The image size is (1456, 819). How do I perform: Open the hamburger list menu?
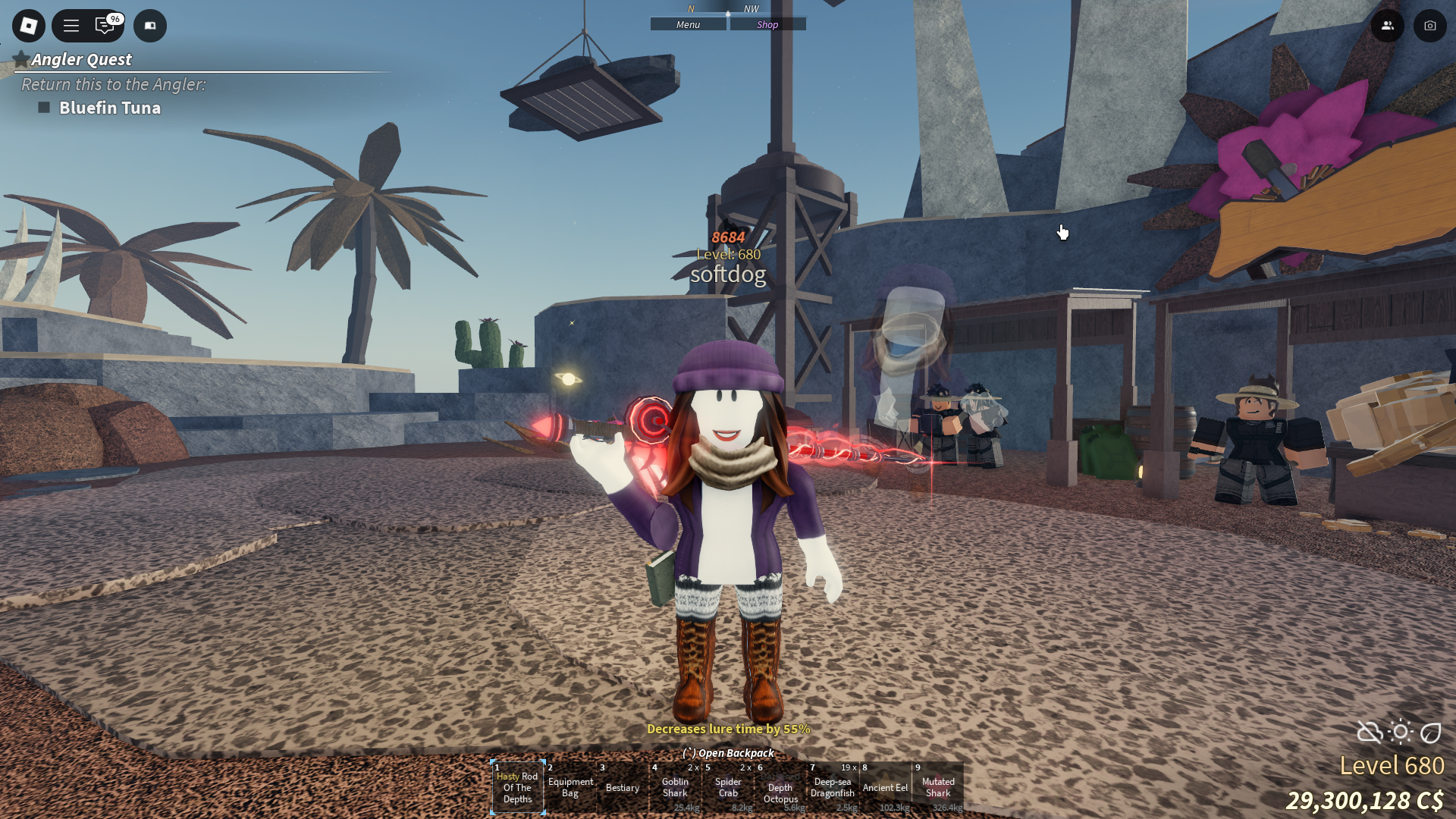71,26
